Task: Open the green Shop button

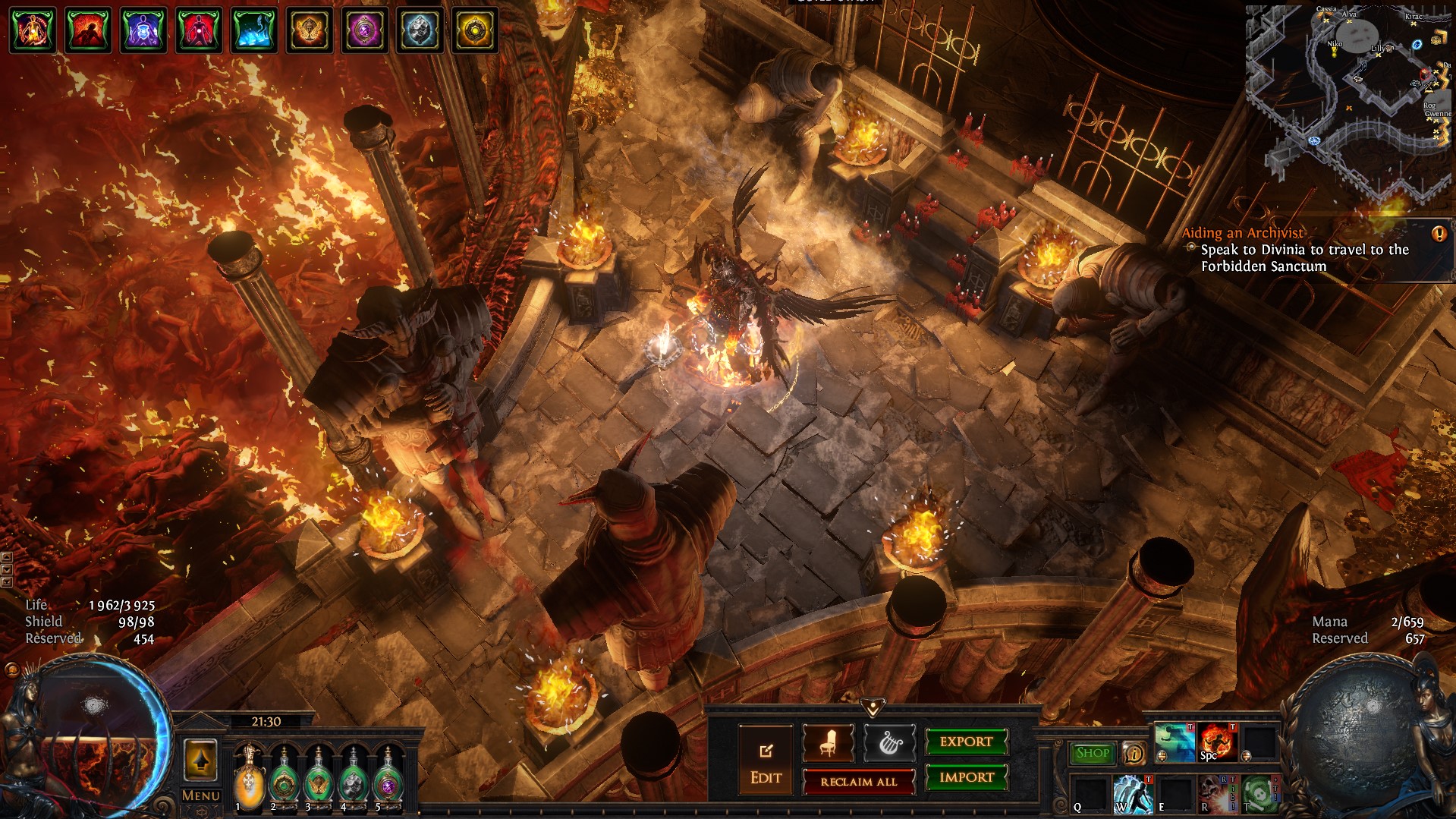Action: click(x=1092, y=753)
